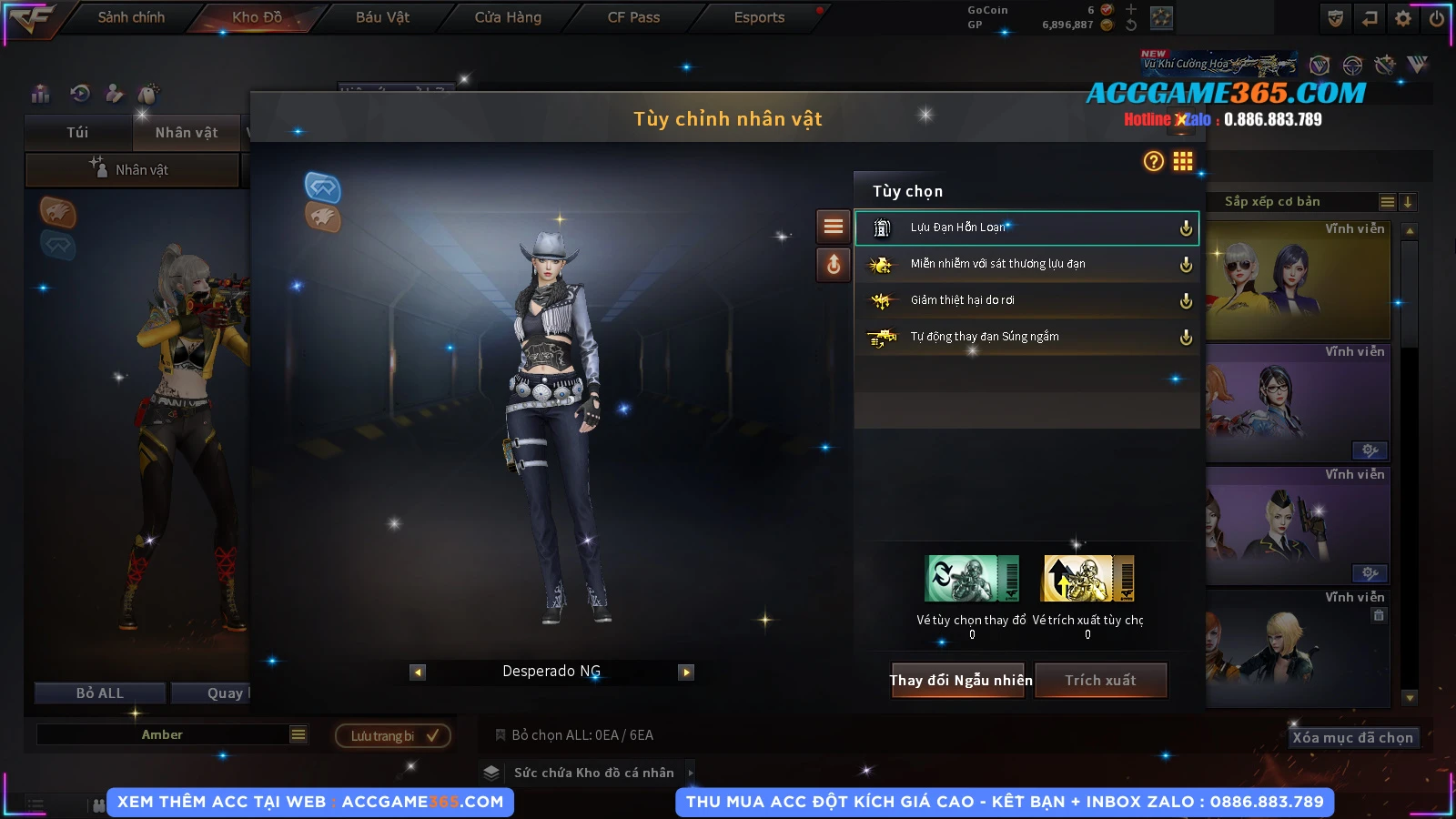Choose Miễn nhiễm với sát thương lựu đạn
This screenshot has width=1456, height=819.
(1026, 264)
